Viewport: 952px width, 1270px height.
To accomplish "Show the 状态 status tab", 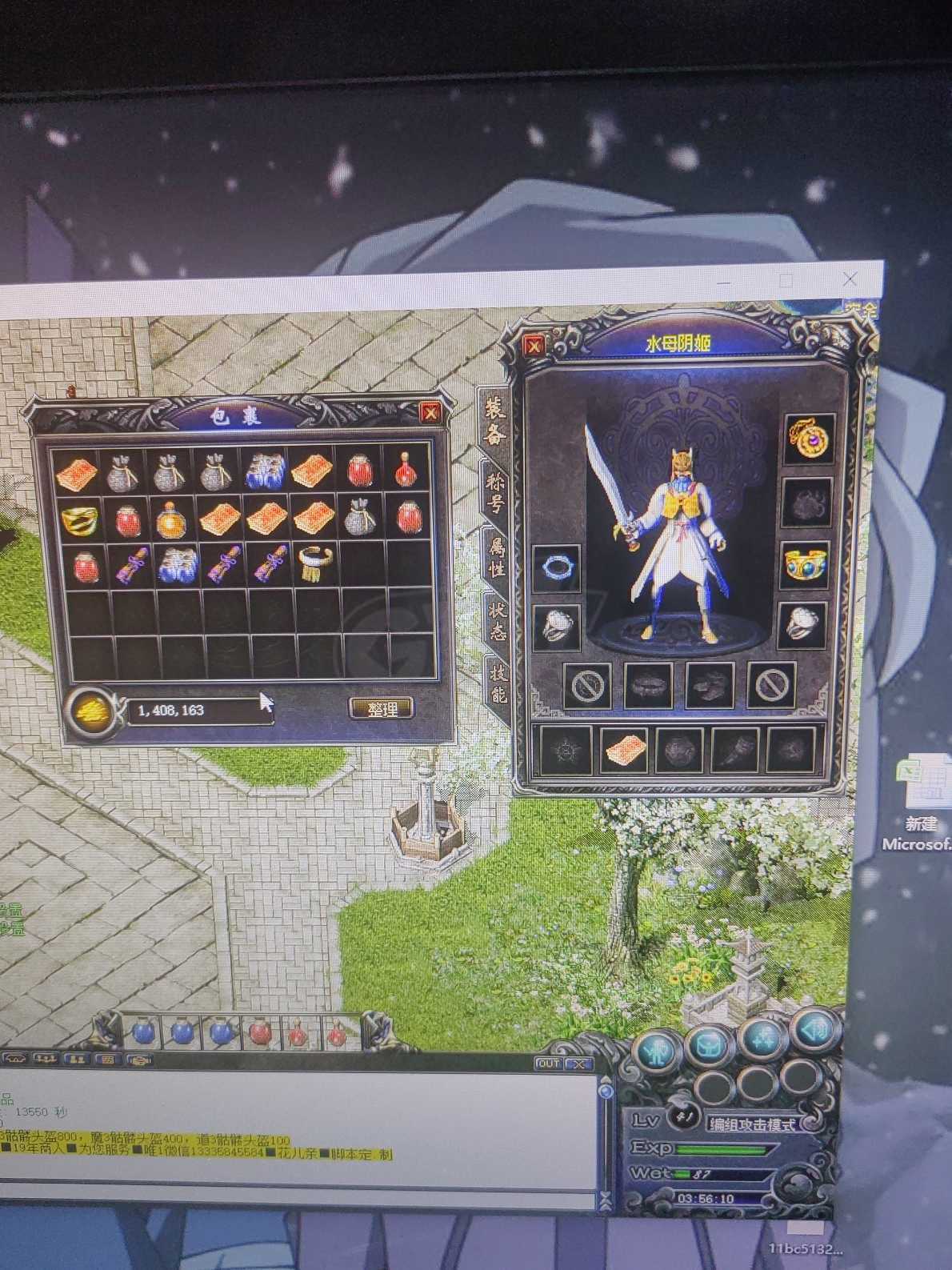I will 498,621.
